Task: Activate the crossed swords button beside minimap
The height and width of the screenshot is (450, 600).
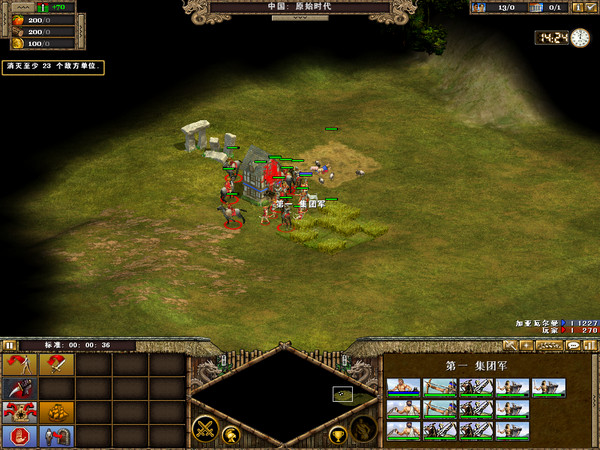Action: point(206,430)
